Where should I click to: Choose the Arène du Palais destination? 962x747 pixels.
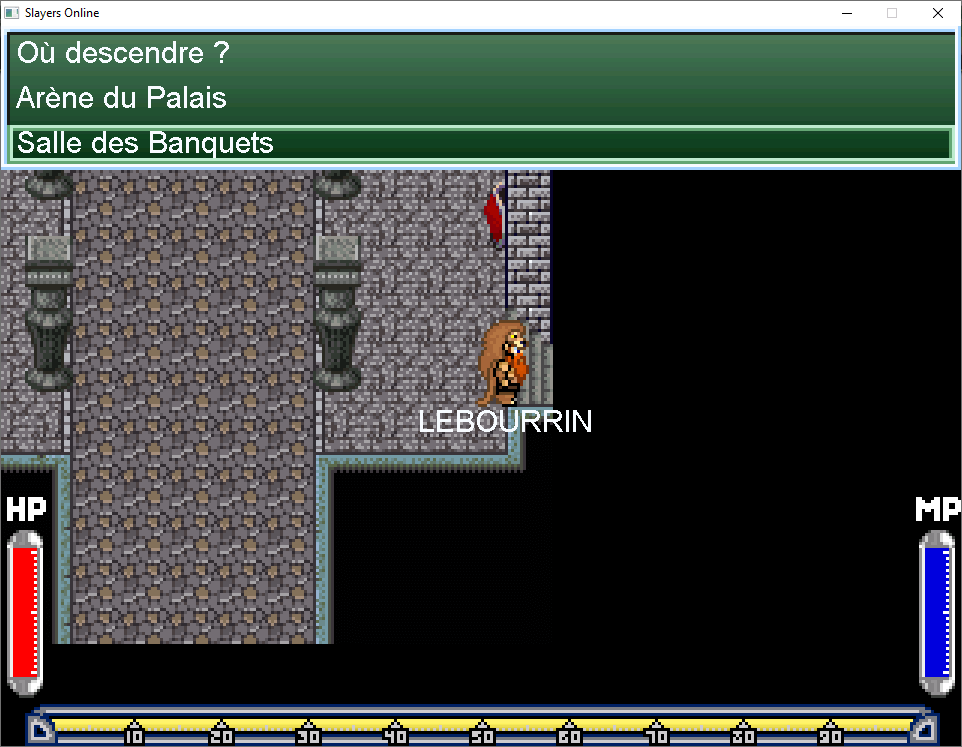[x=122, y=98]
